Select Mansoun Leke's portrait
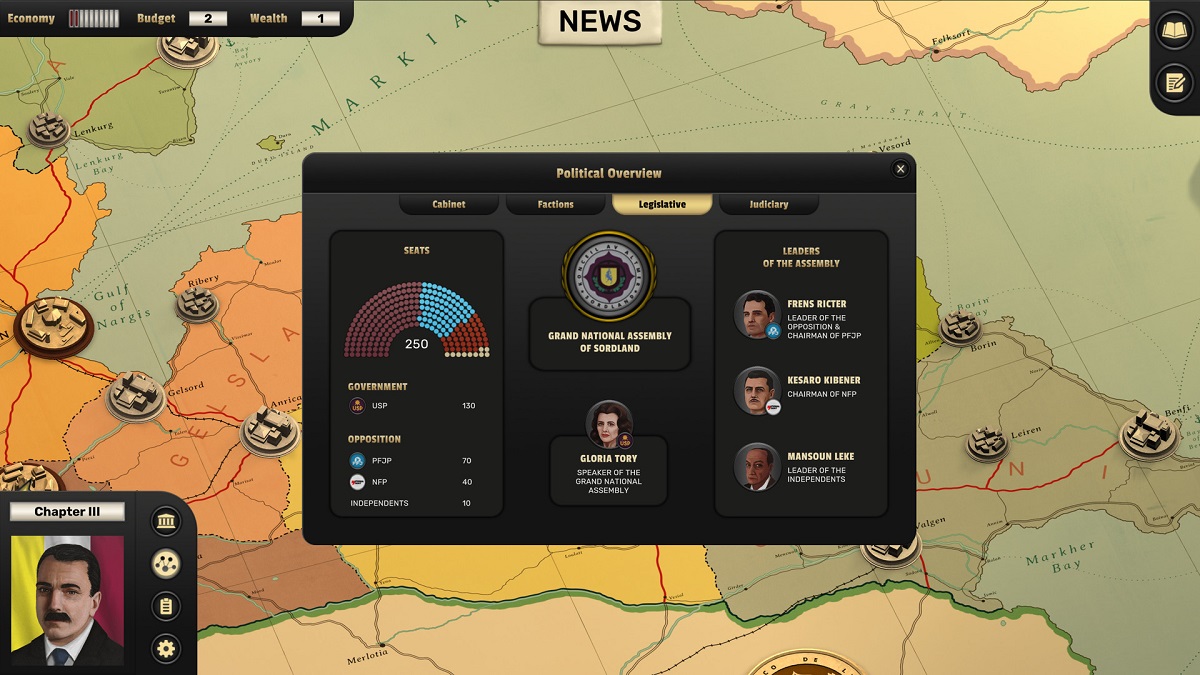1200x675 pixels. pos(756,467)
